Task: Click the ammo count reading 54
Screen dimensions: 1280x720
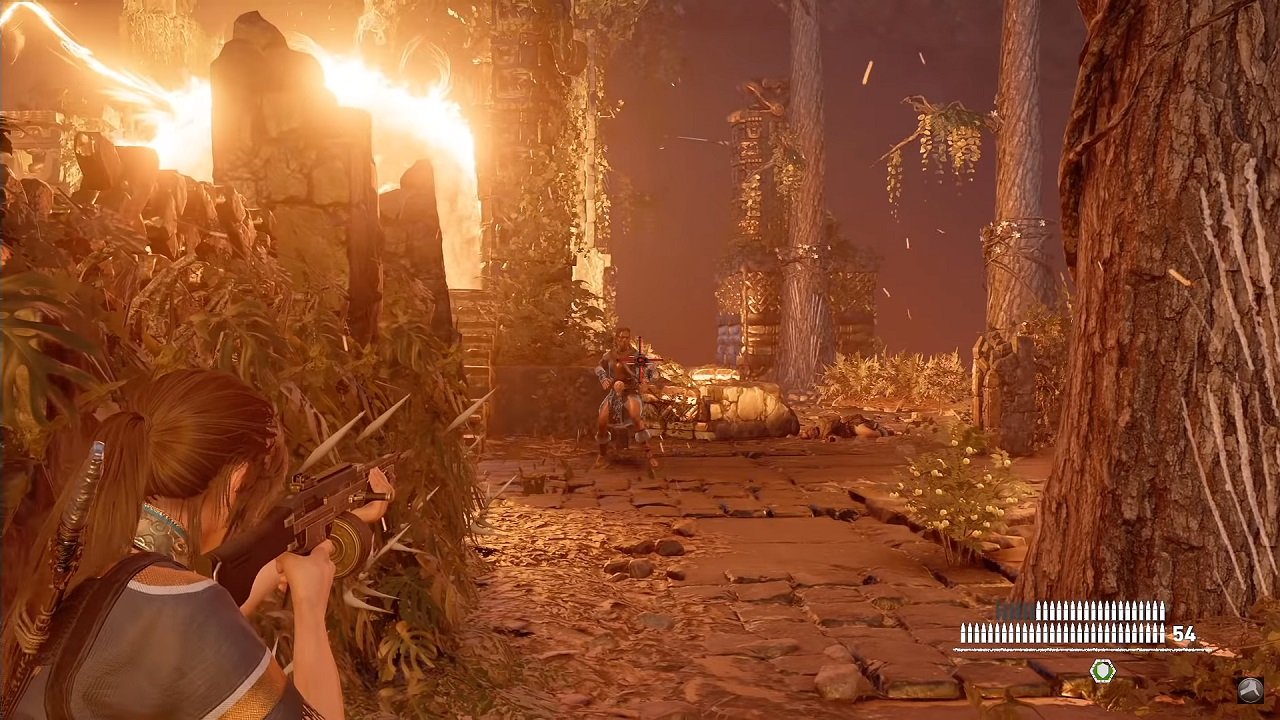Action: click(x=1186, y=633)
